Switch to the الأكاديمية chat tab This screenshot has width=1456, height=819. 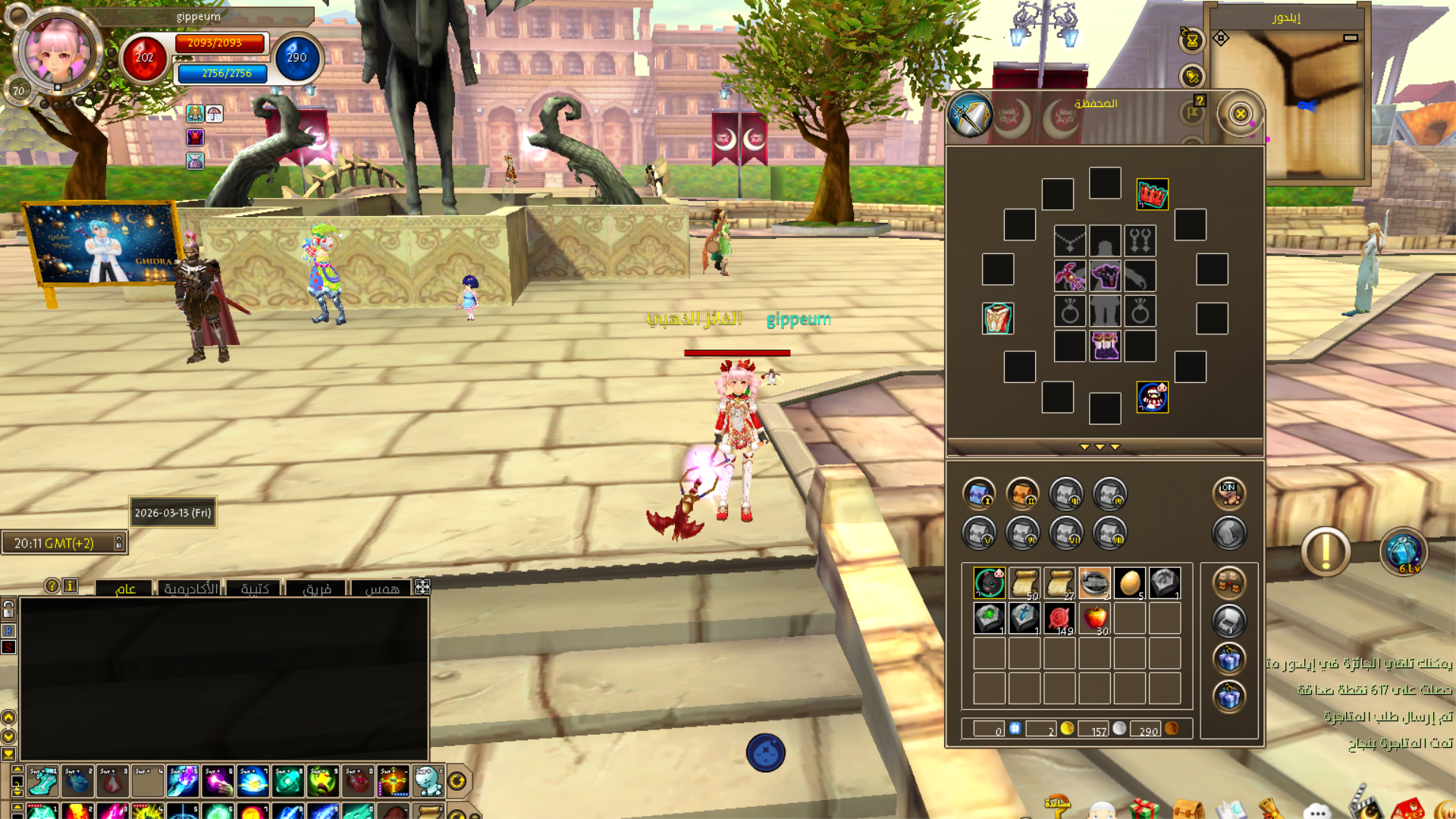(190, 588)
